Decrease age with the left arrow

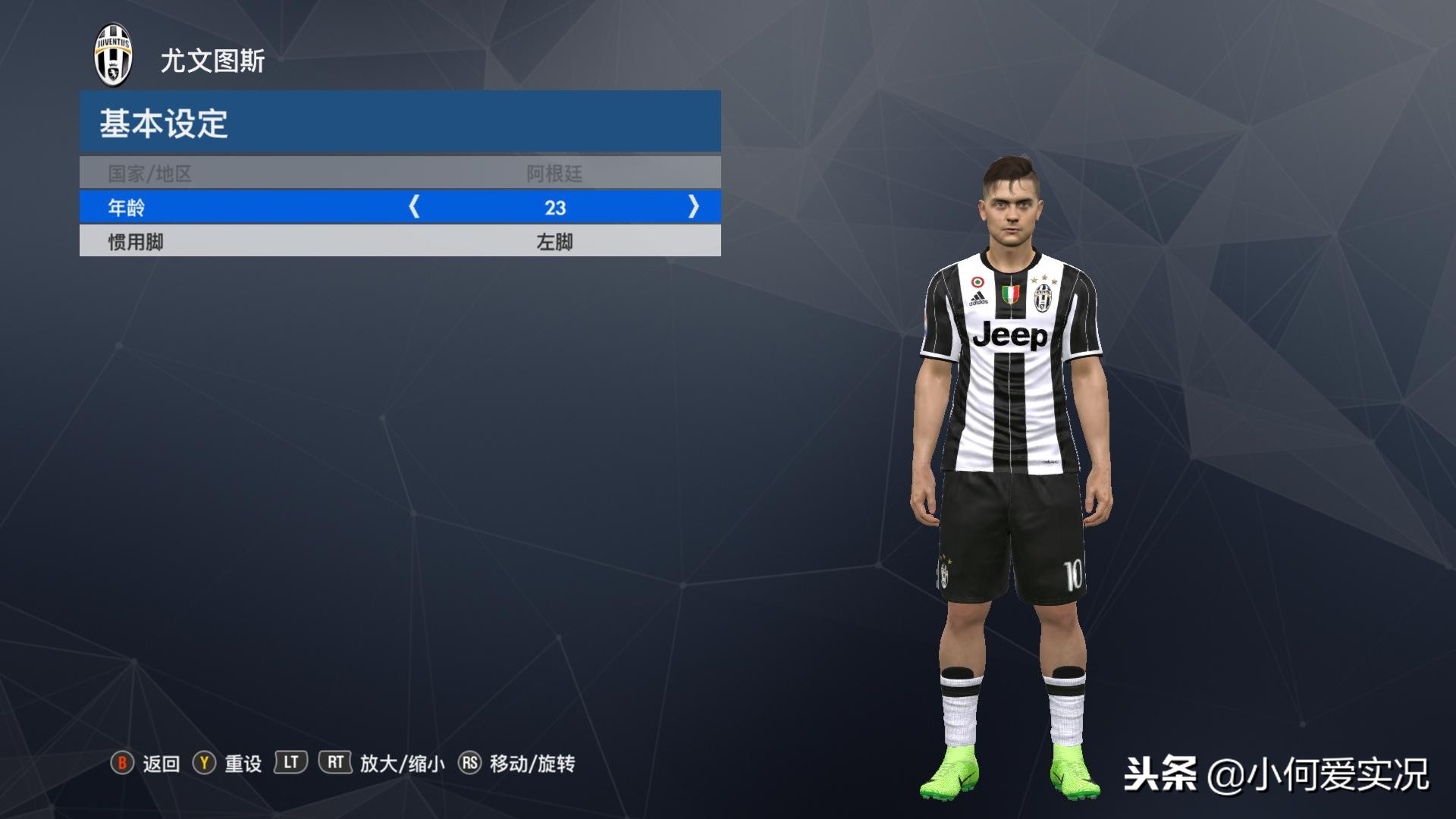[414, 206]
